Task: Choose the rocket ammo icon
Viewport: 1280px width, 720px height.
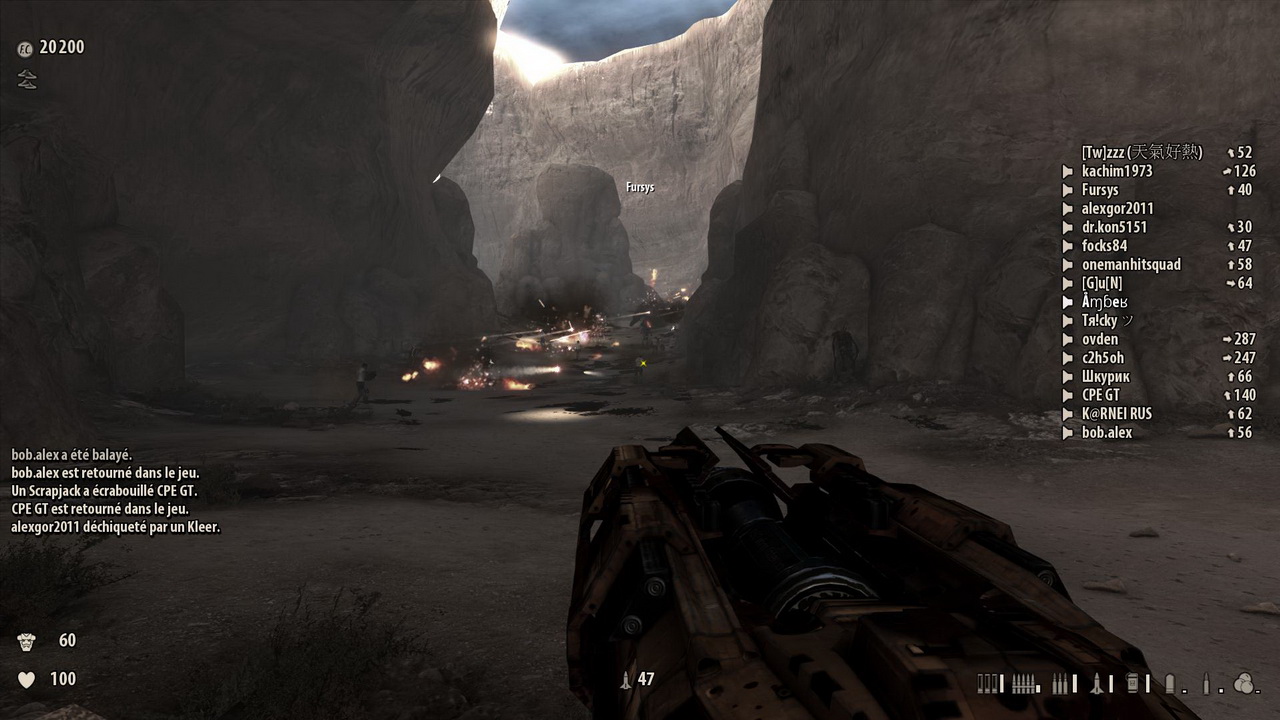Action: (x=1097, y=684)
